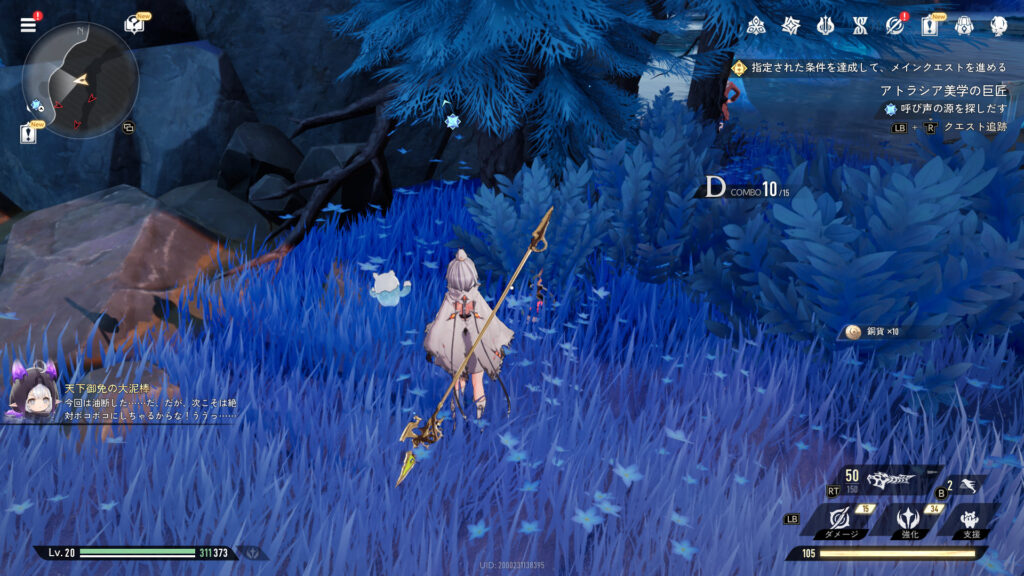Toggle the minimap view switch button

tap(128, 128)
